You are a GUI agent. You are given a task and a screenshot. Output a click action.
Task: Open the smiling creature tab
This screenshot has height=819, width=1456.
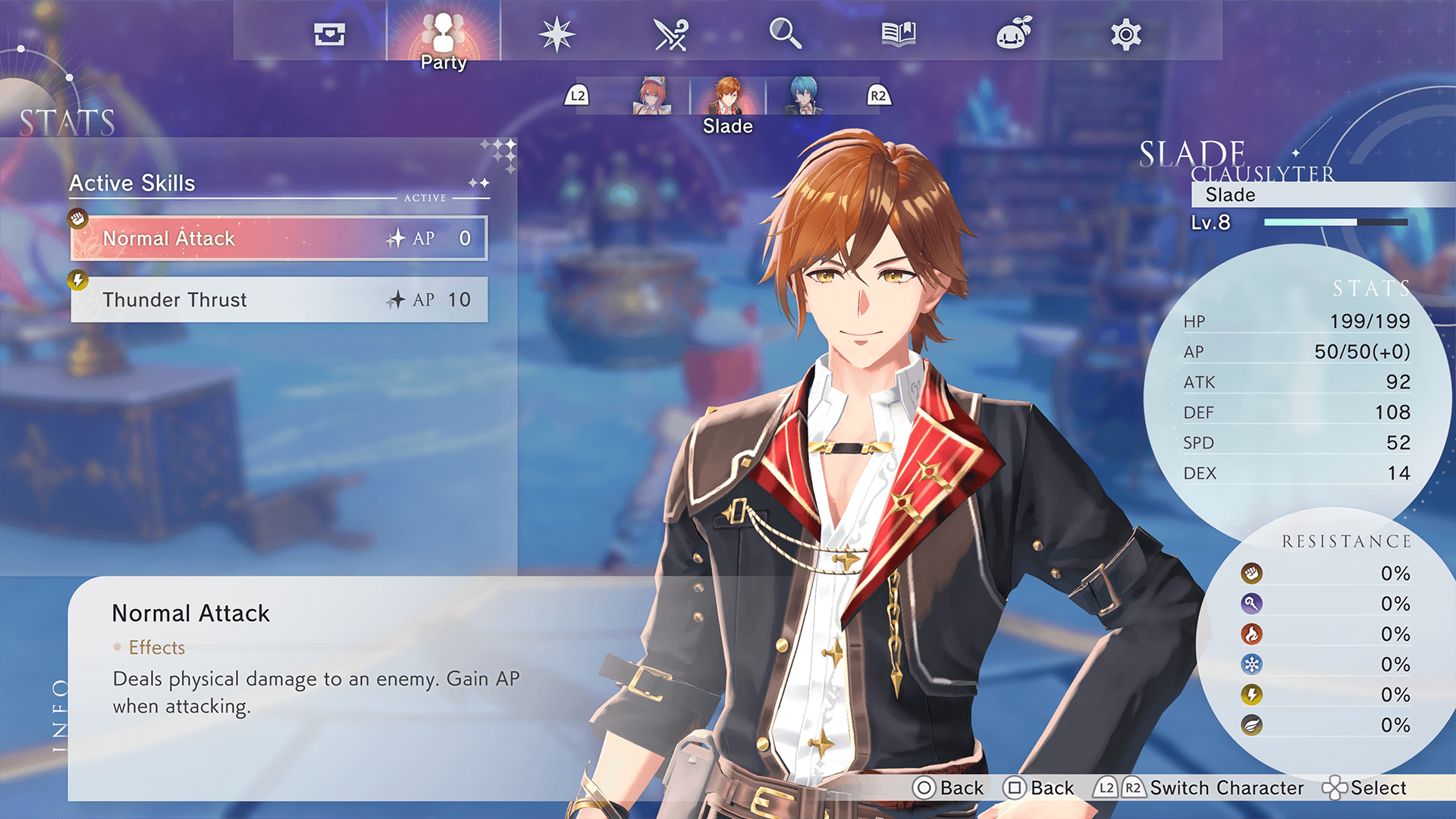coord(1013,34)
